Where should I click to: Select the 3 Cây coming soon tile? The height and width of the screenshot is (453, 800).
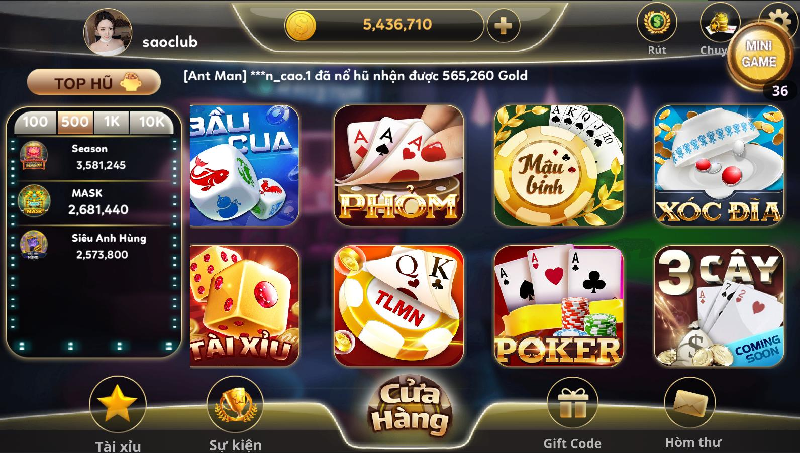tap(718, 305)
